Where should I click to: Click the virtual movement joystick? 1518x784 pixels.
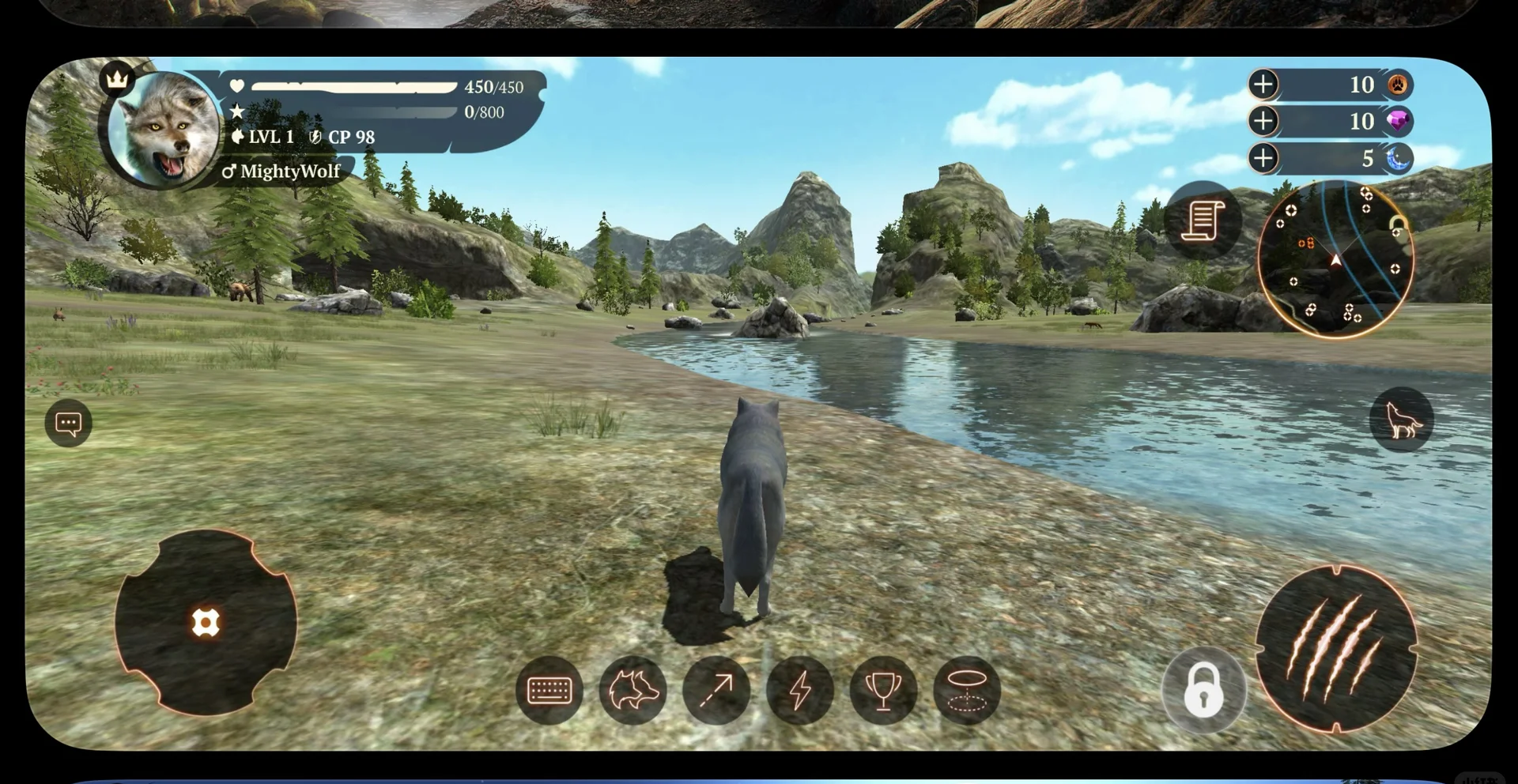pyautogui.click(x=206, y=623)
